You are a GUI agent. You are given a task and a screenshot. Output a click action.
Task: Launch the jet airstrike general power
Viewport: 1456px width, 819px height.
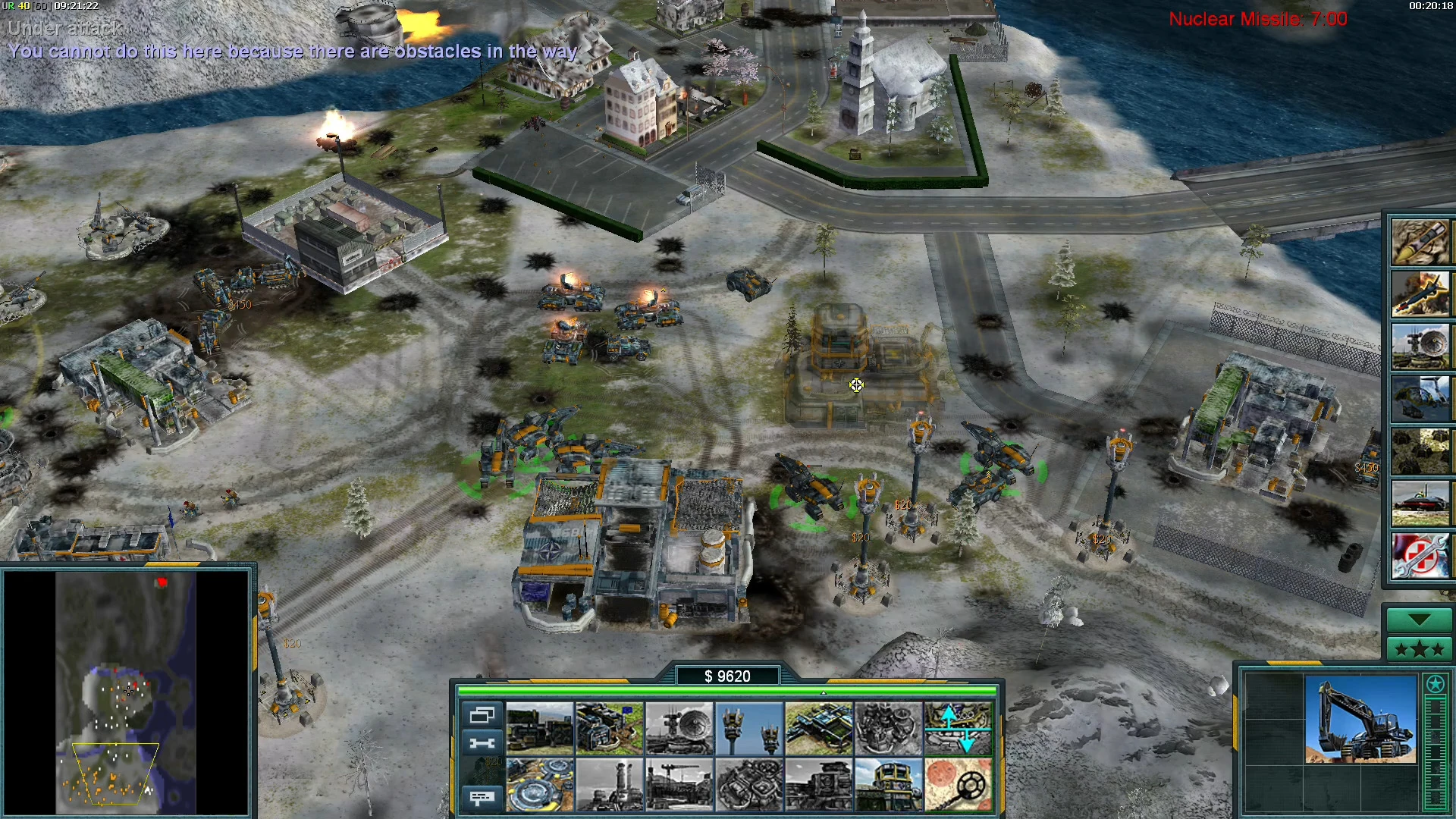click(1420, 294)
